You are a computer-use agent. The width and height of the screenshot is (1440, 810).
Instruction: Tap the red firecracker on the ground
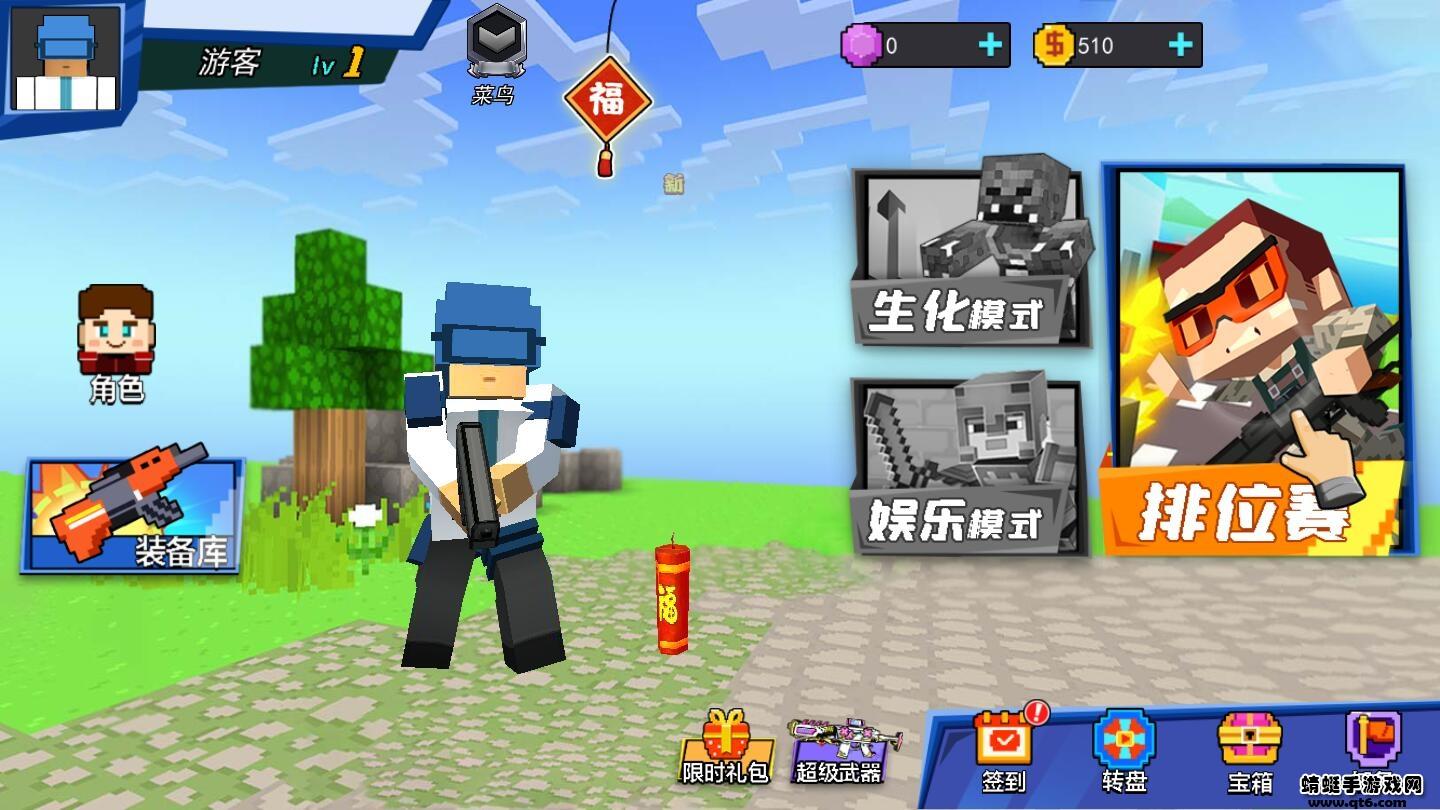[672, 600]
